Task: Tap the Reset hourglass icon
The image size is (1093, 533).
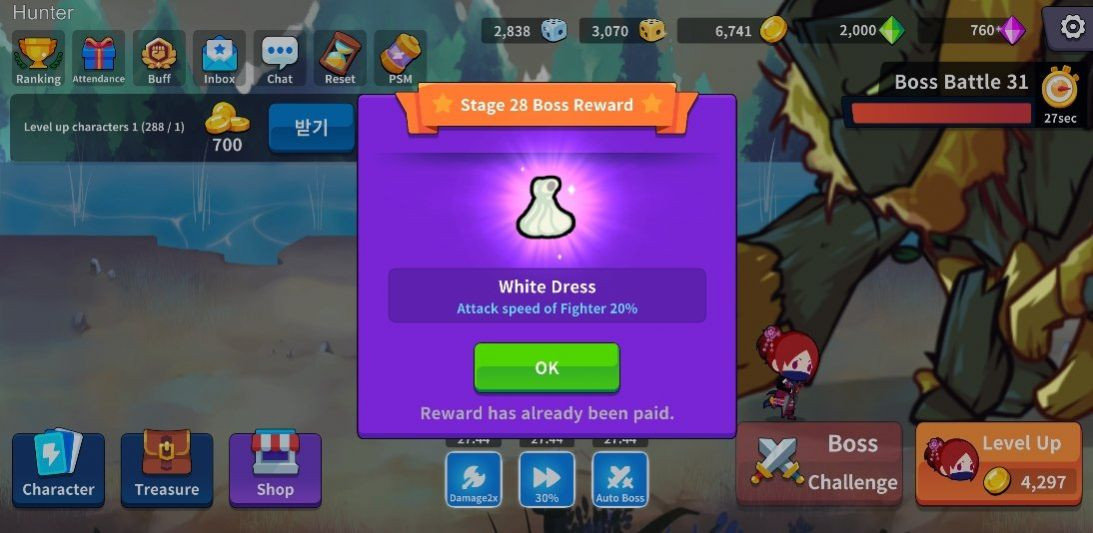Action: coord(340,58)
